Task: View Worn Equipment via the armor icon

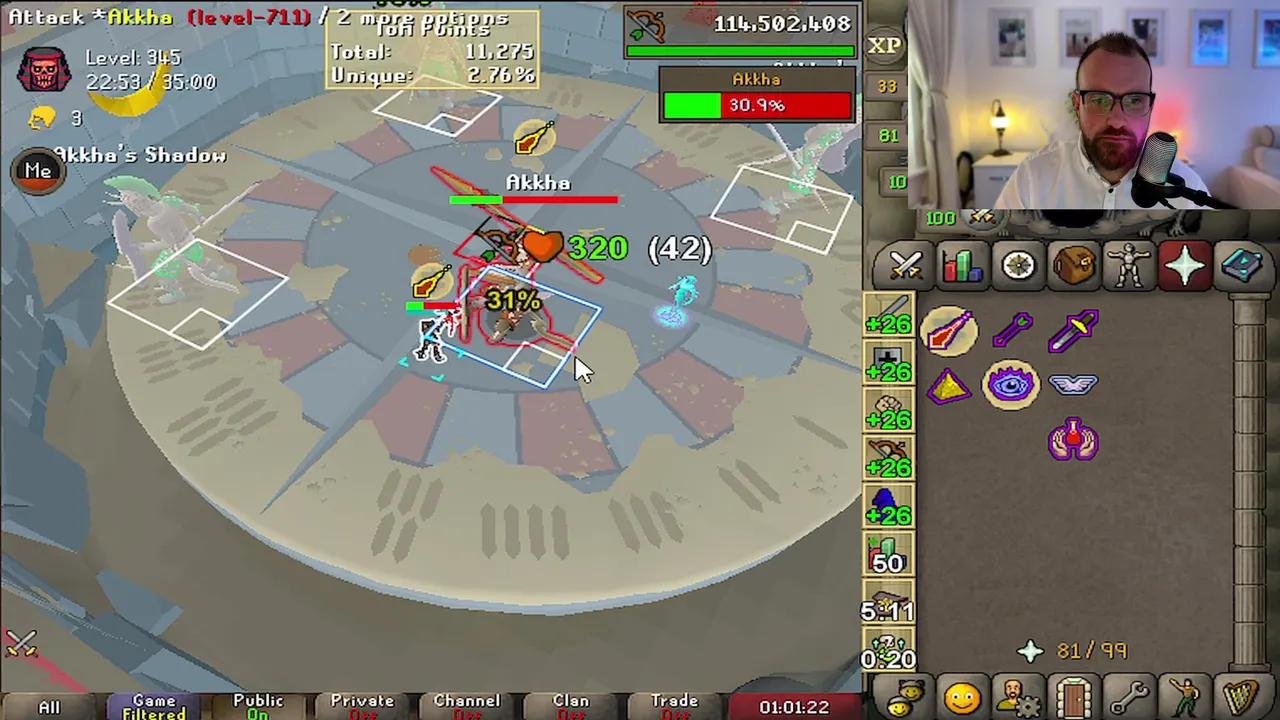Action: tap(1129, 264)
